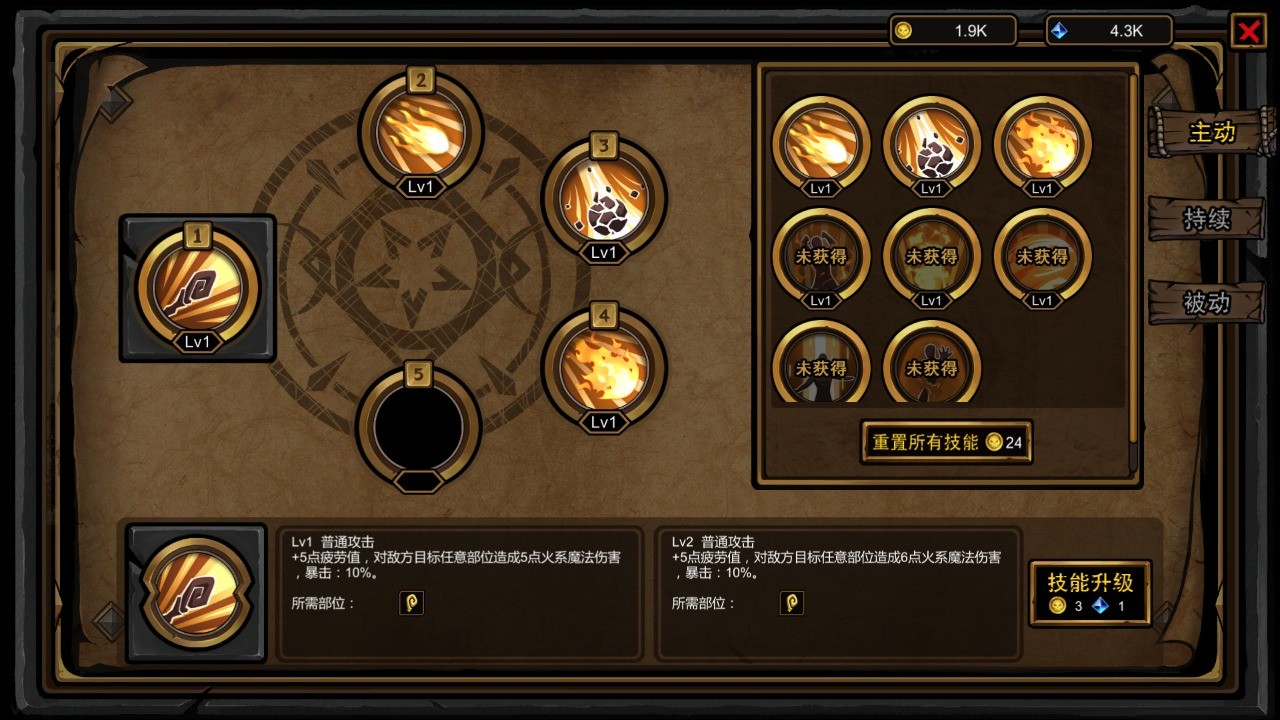Click the 重置所有技能 reset button
The width and height of the screenshot is (1280, 720).
pos(945,442)
